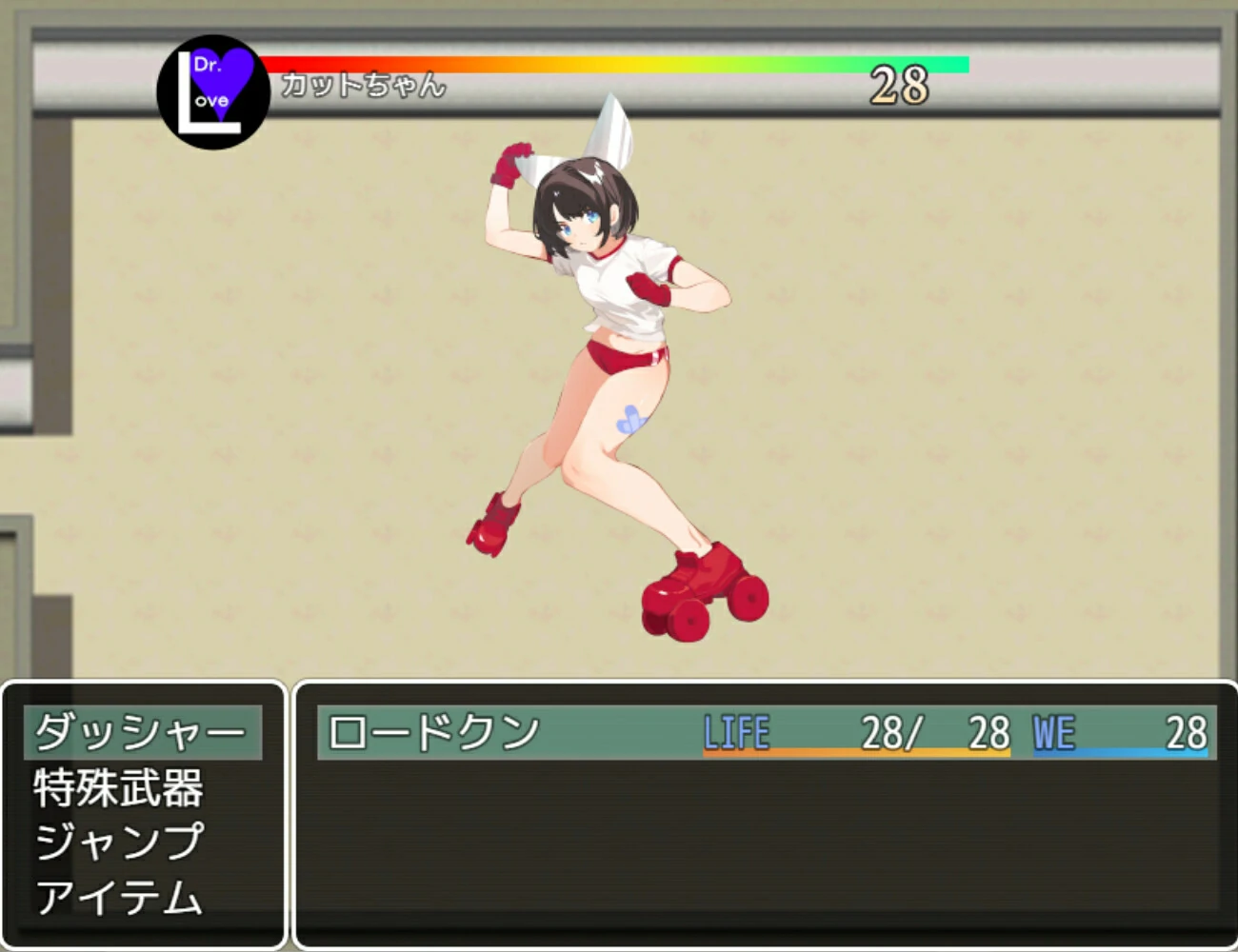Image resolution: width=1238 pixels, height=952 pixels.
Task: Click the red glove raised above the character's head
Action: 509,162
